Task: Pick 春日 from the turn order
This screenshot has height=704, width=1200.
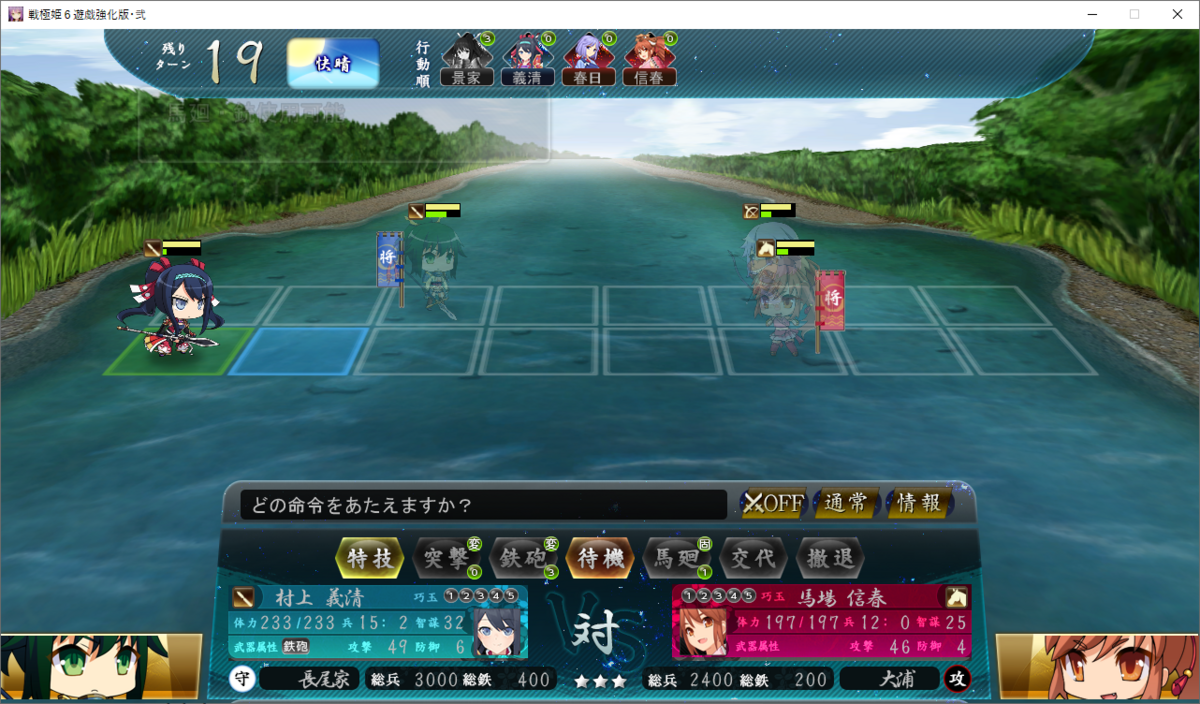Action: pos(588,62)
